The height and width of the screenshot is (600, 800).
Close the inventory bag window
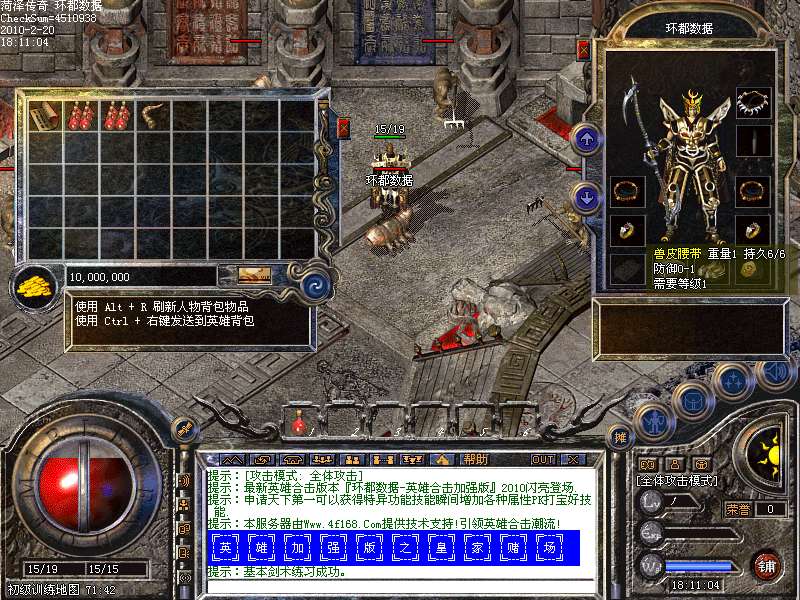click(x=343, y=127)
